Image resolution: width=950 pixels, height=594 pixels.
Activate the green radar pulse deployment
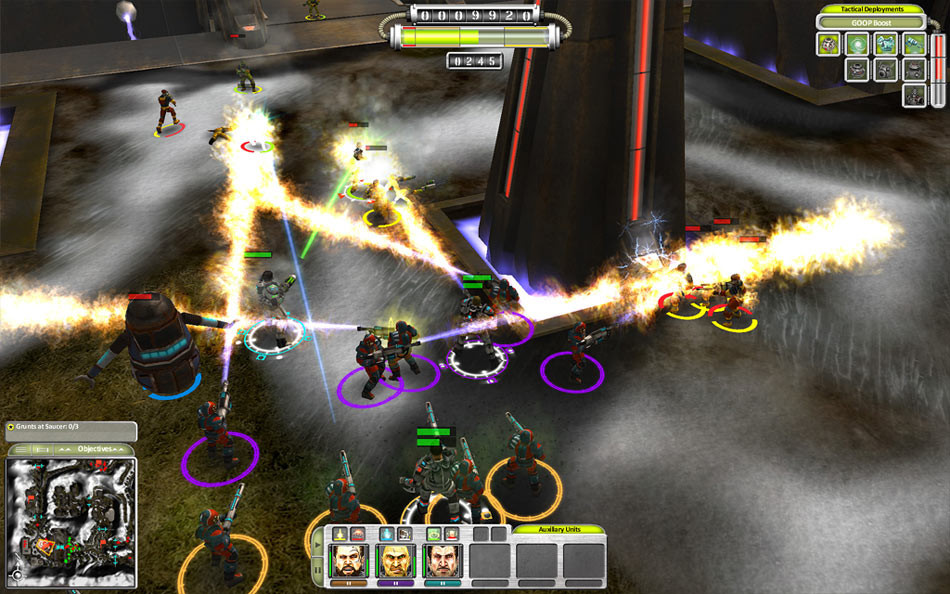tap(857, 44)
